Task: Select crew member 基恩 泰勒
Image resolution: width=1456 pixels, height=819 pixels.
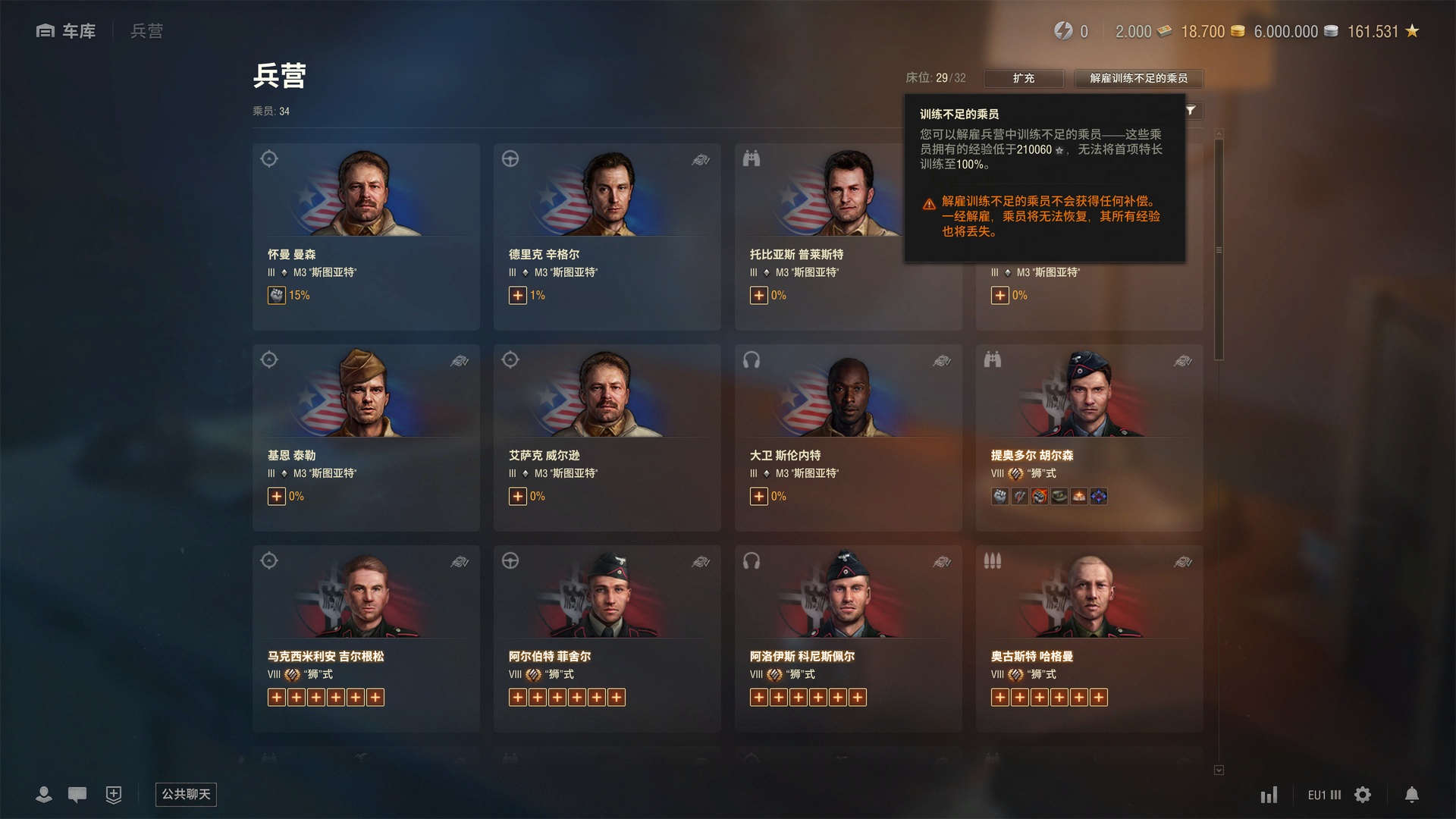Action: [366, 437]
